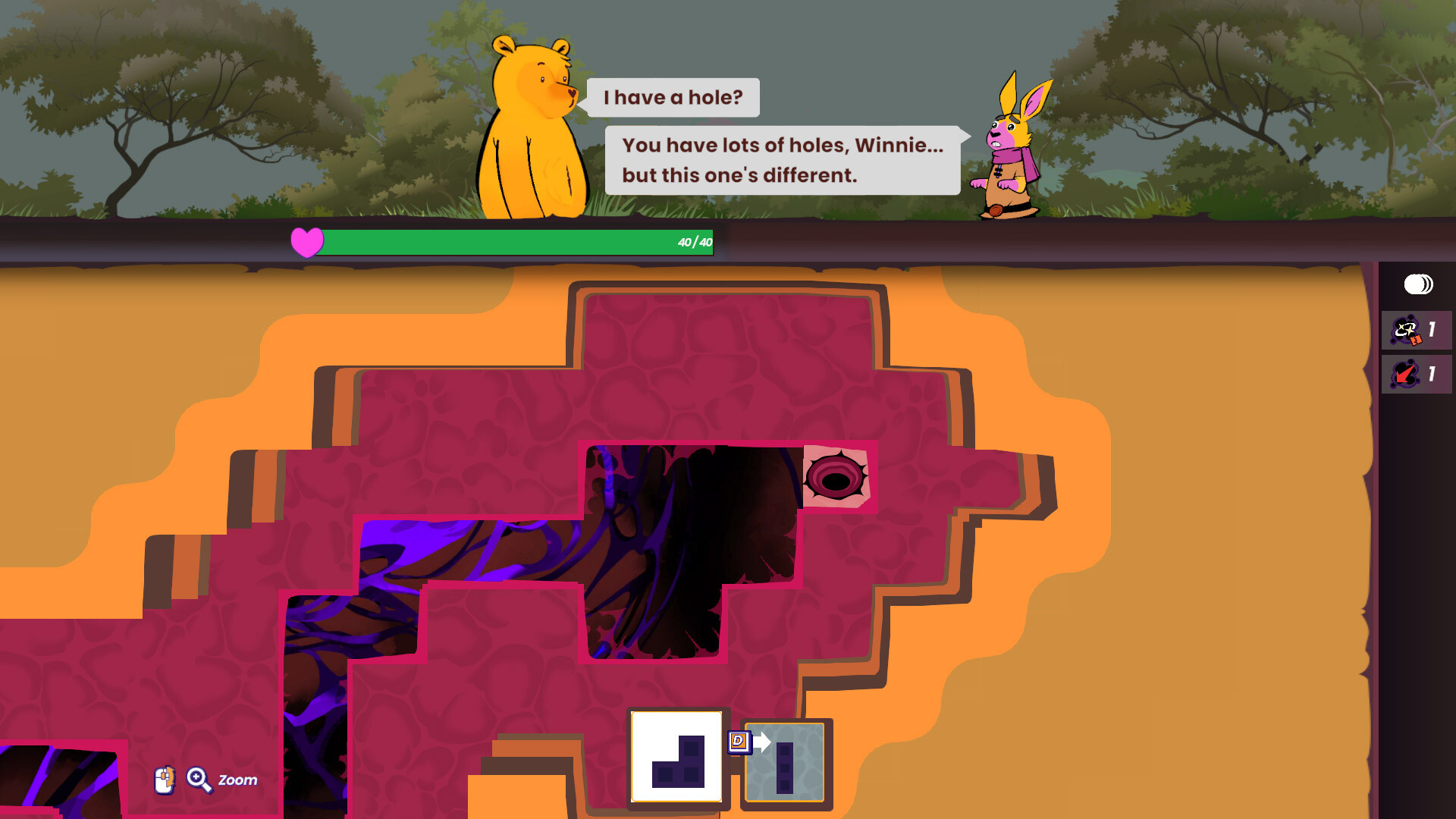1456x819 pixels.
Task: Click the 40/40 health text
Action: pyautogui.click(x=692, y=241)
